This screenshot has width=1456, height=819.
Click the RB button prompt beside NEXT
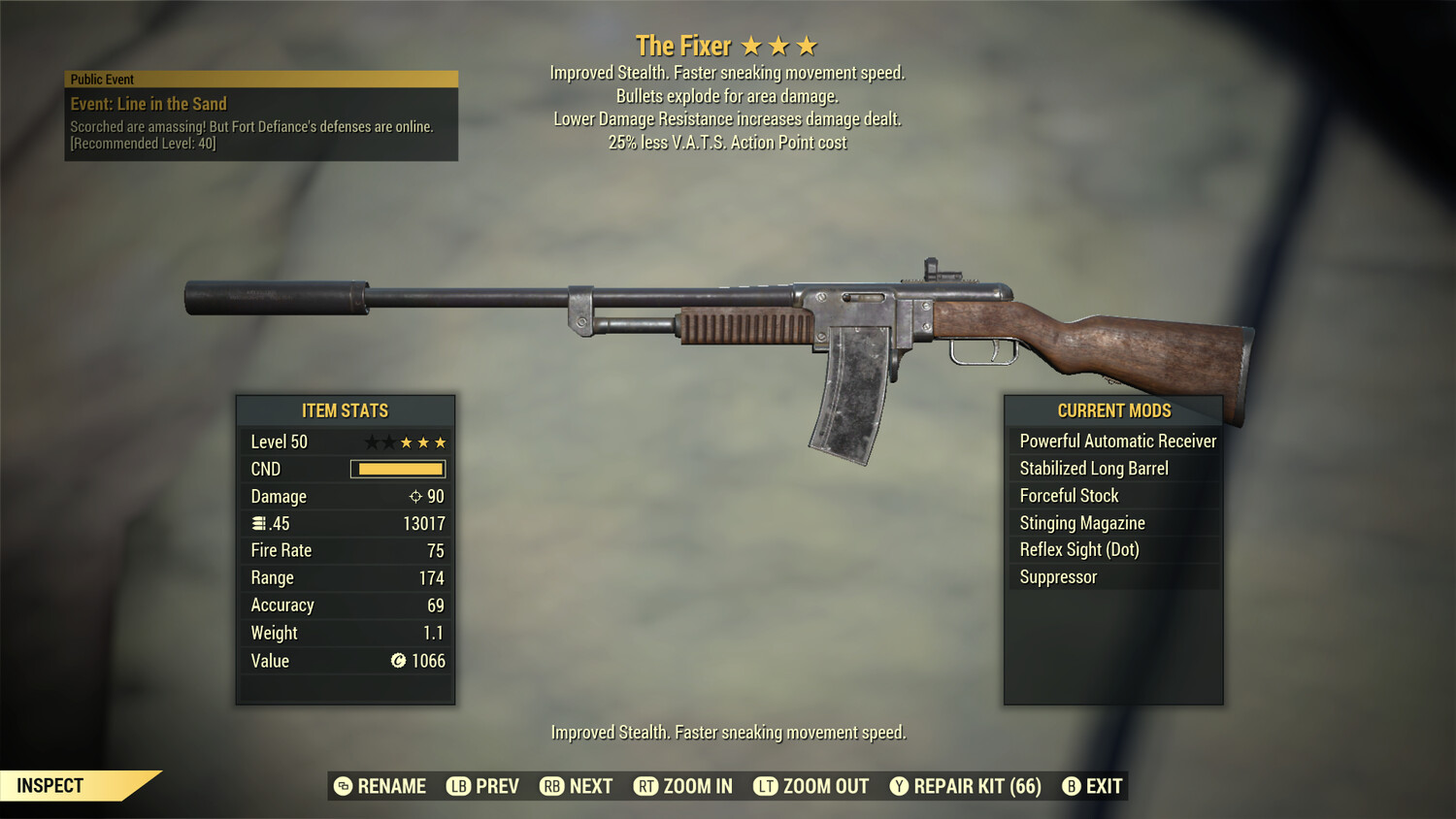tap(551, 786)
